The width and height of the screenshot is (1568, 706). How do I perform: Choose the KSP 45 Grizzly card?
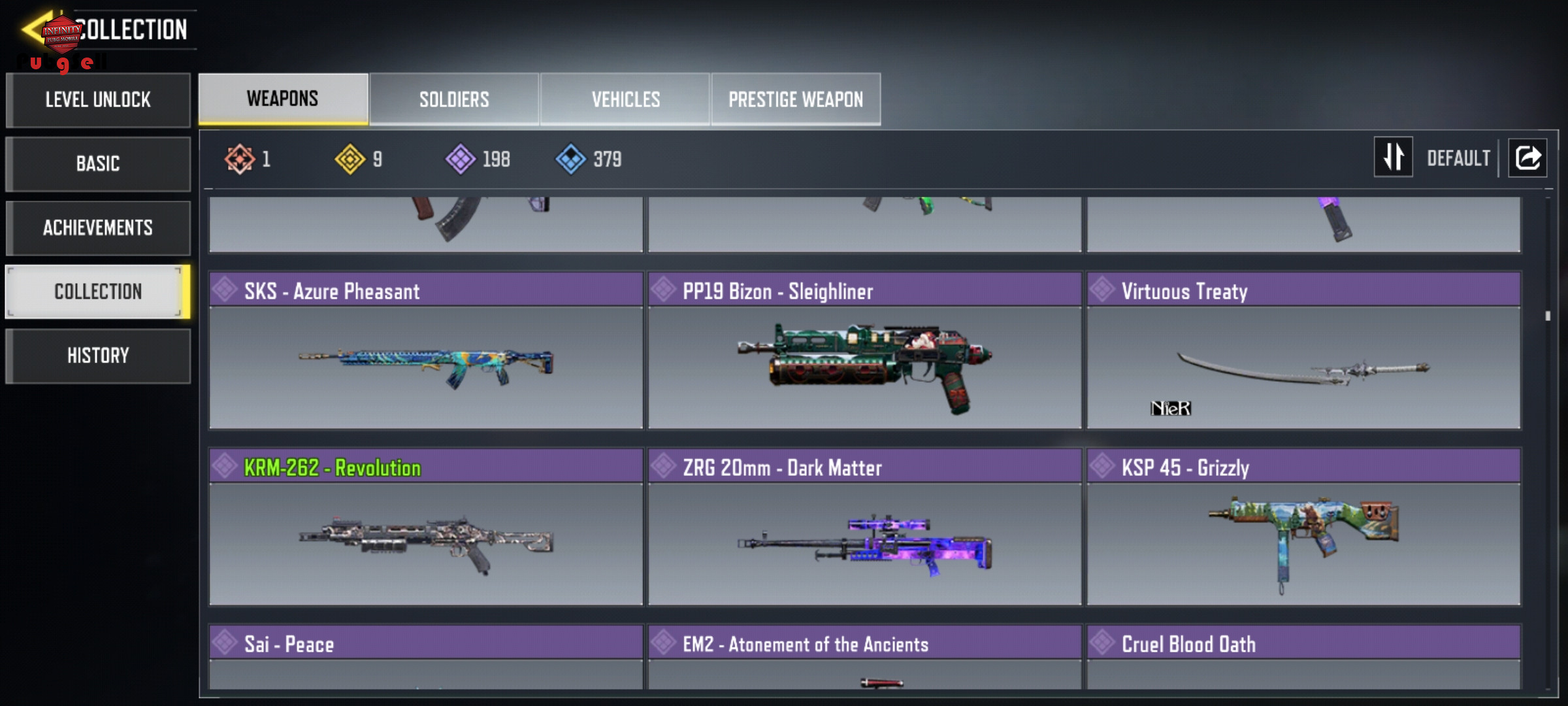1303,528
